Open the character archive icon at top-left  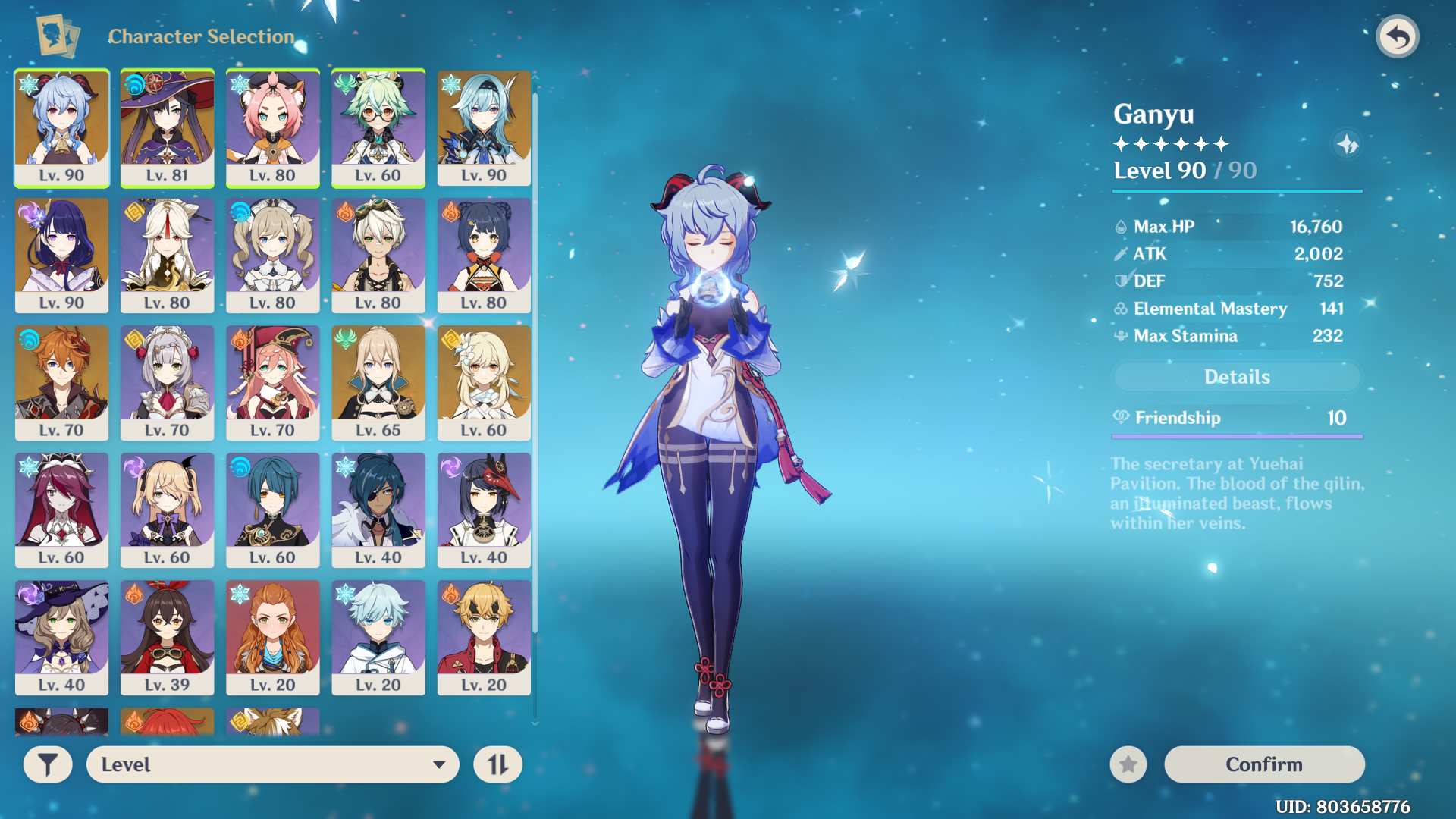(x=58, y=36)
